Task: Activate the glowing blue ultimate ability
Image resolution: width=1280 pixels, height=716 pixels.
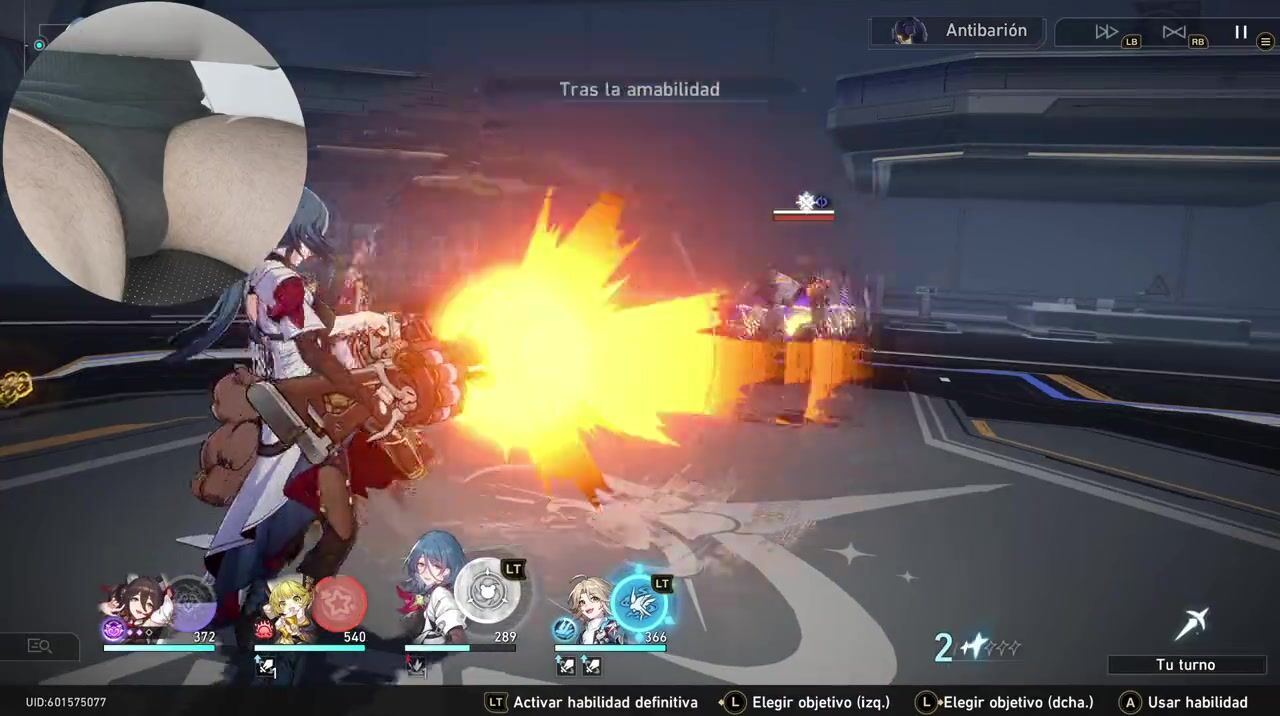Action: tap(639, 601)
